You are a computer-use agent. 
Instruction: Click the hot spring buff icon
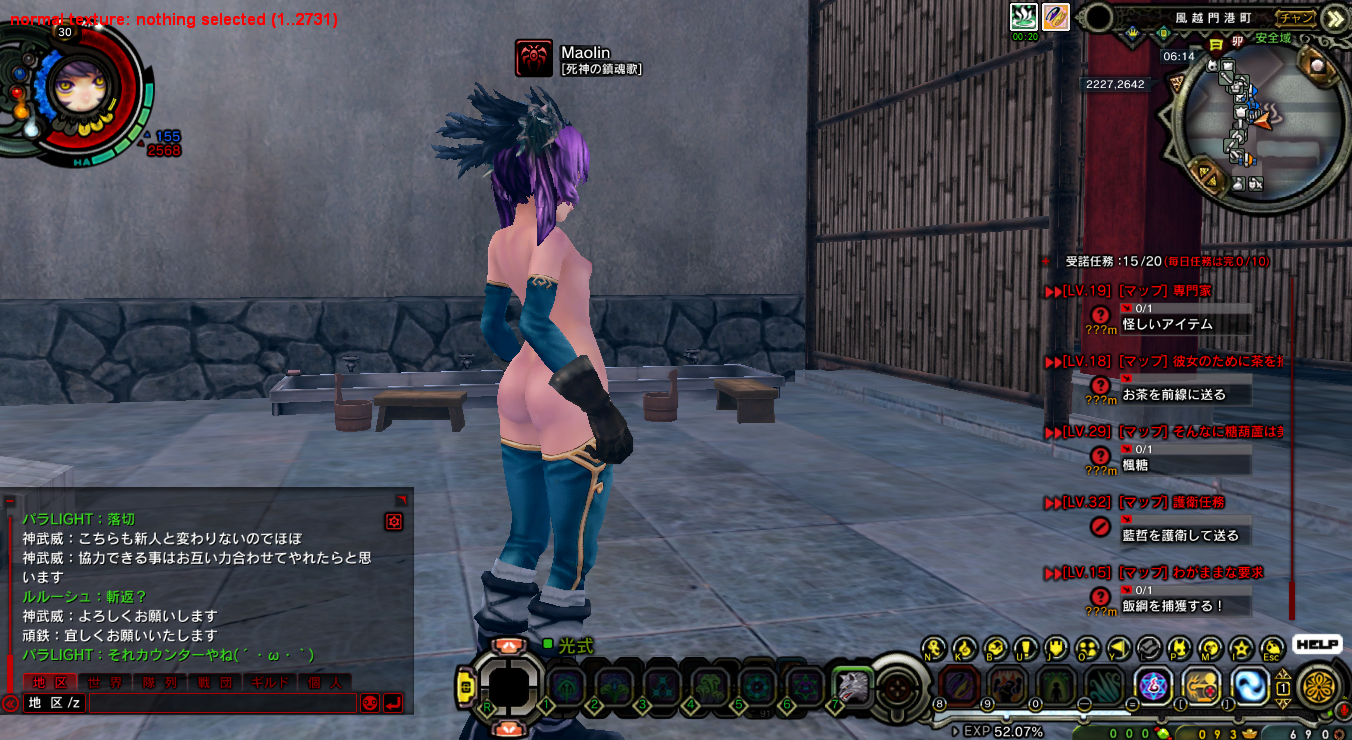(x=1024, y=16)
